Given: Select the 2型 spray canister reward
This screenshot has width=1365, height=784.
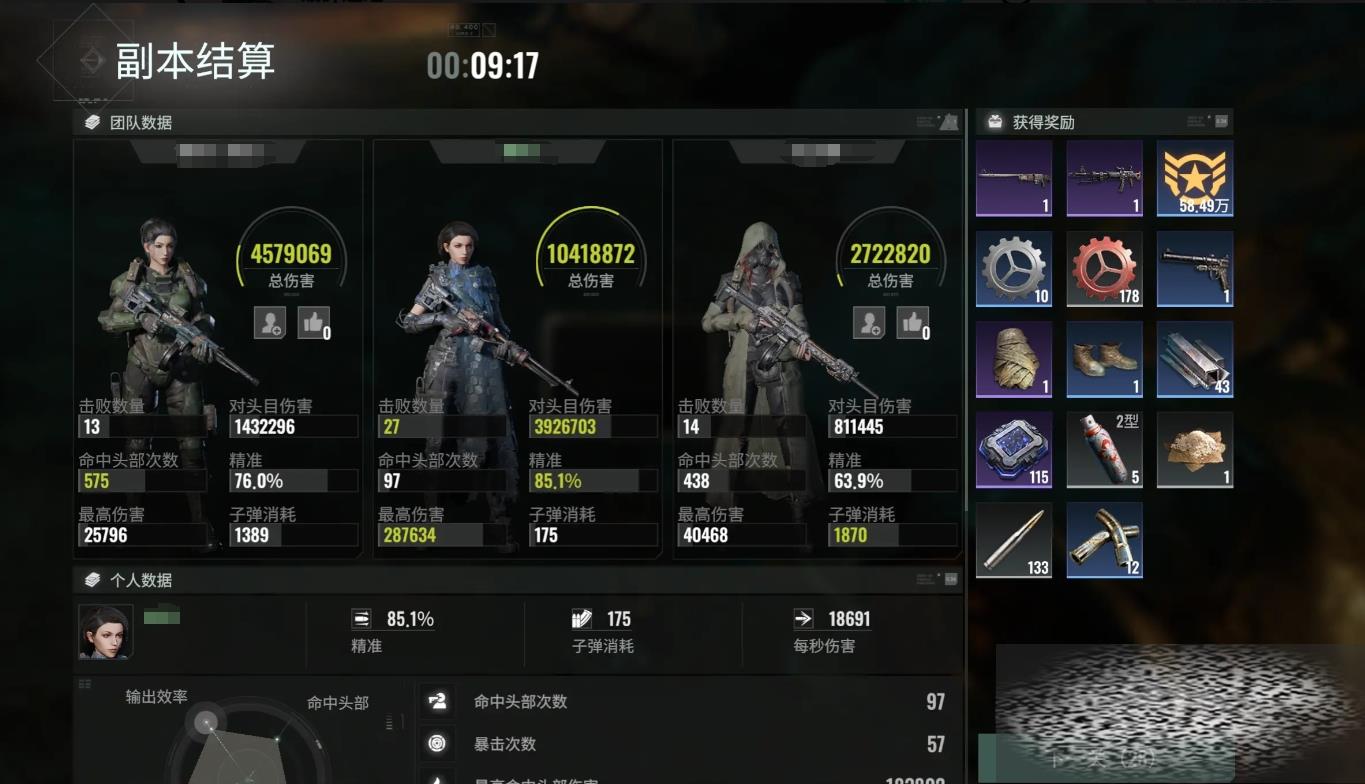Looking at the screenshot, I should [x=1104, y=449].
